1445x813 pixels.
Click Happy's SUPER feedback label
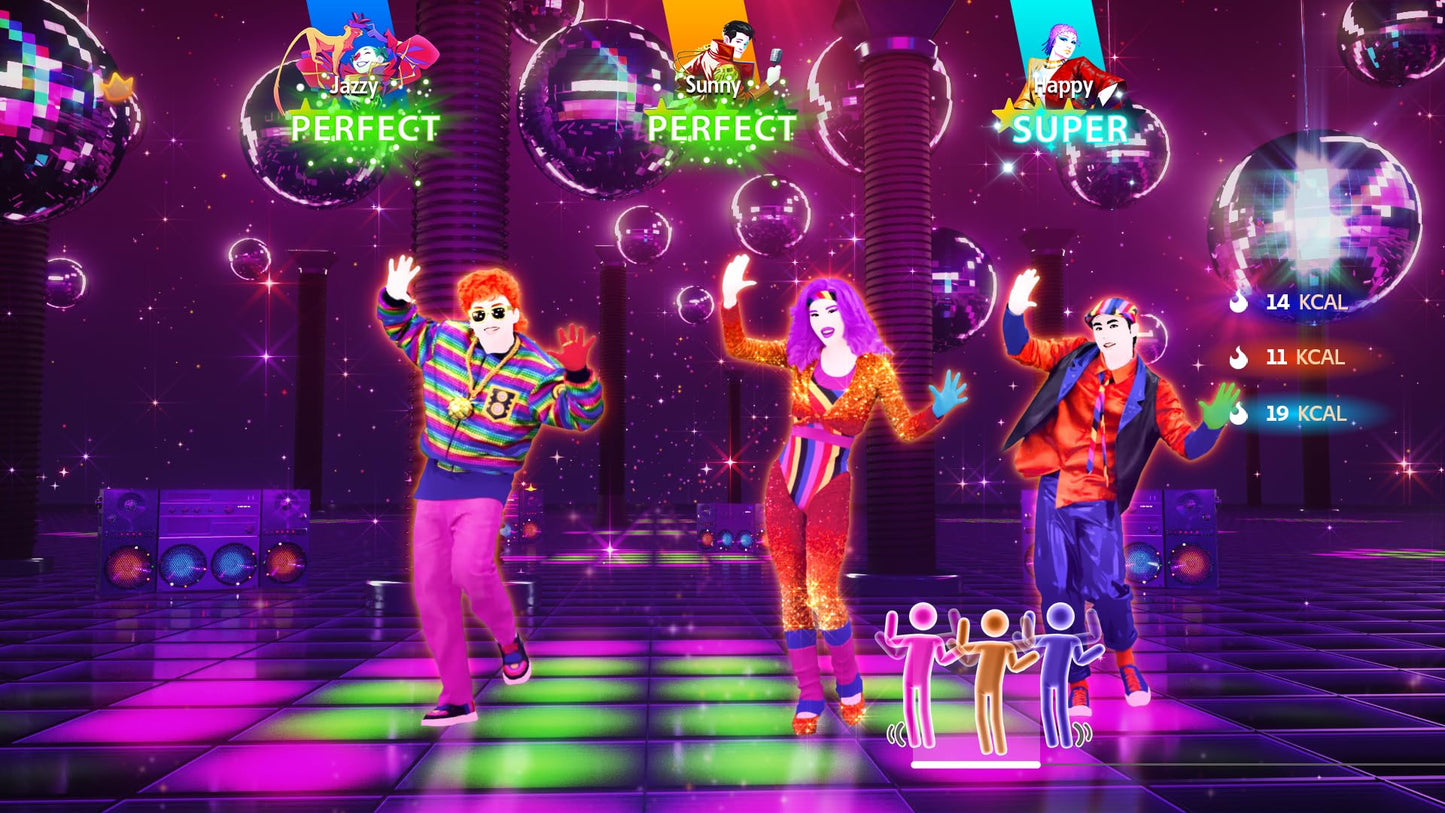(1072, 127)
